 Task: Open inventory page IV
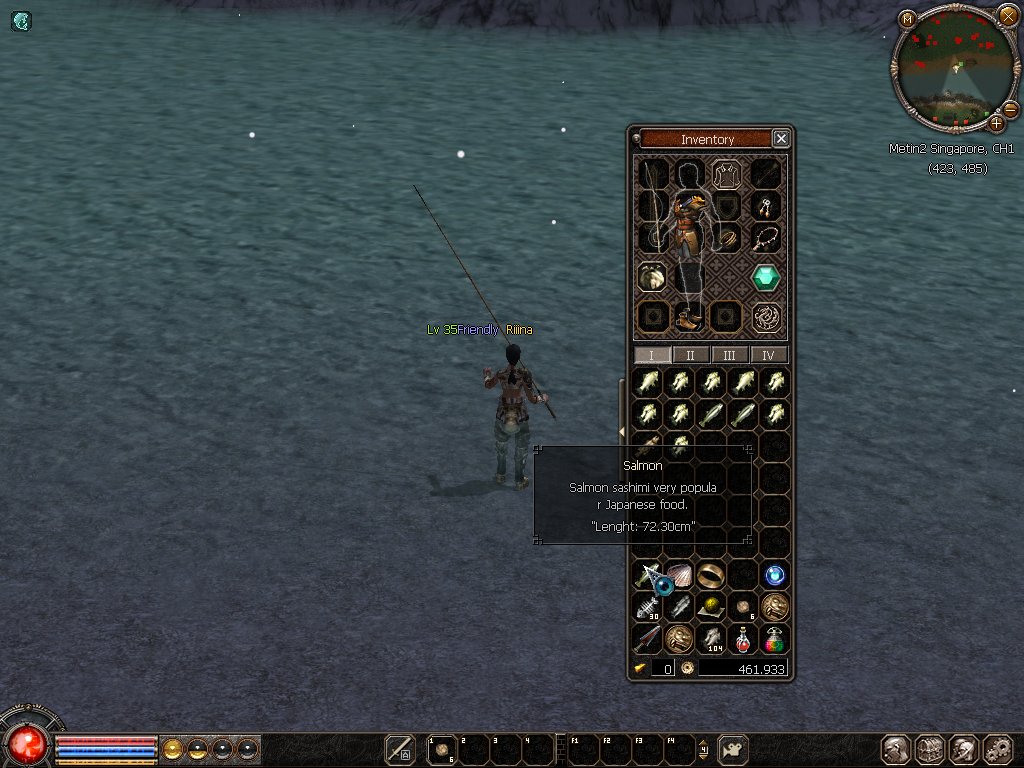point(769,355)
